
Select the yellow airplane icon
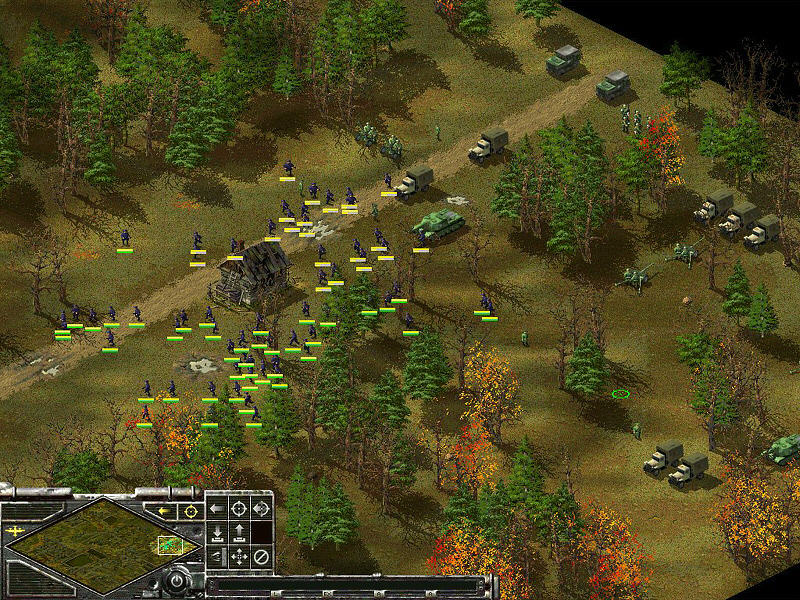point(14,529)
